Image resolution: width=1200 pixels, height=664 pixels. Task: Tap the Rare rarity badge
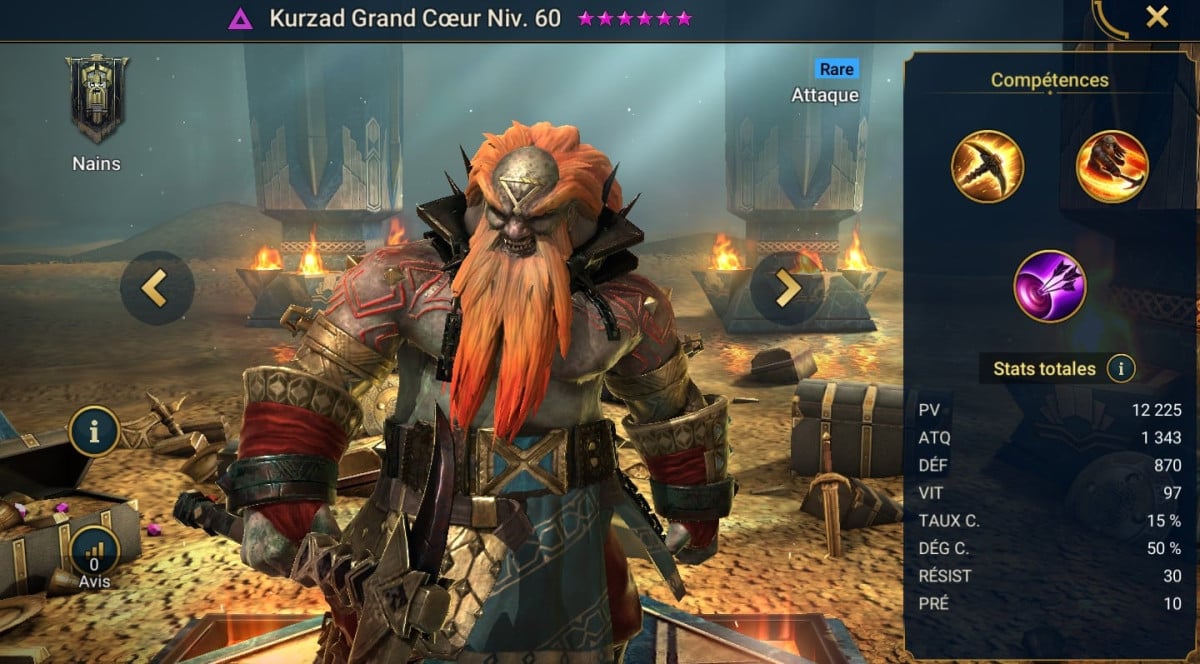835,69
